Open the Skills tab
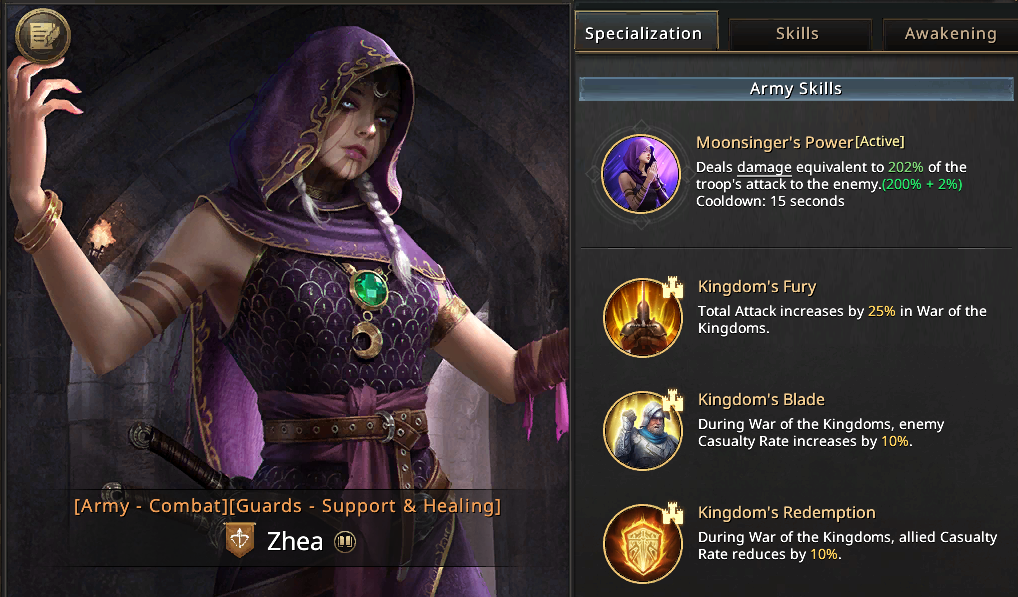Viewport: 1018px width, 597px height. 797,33
